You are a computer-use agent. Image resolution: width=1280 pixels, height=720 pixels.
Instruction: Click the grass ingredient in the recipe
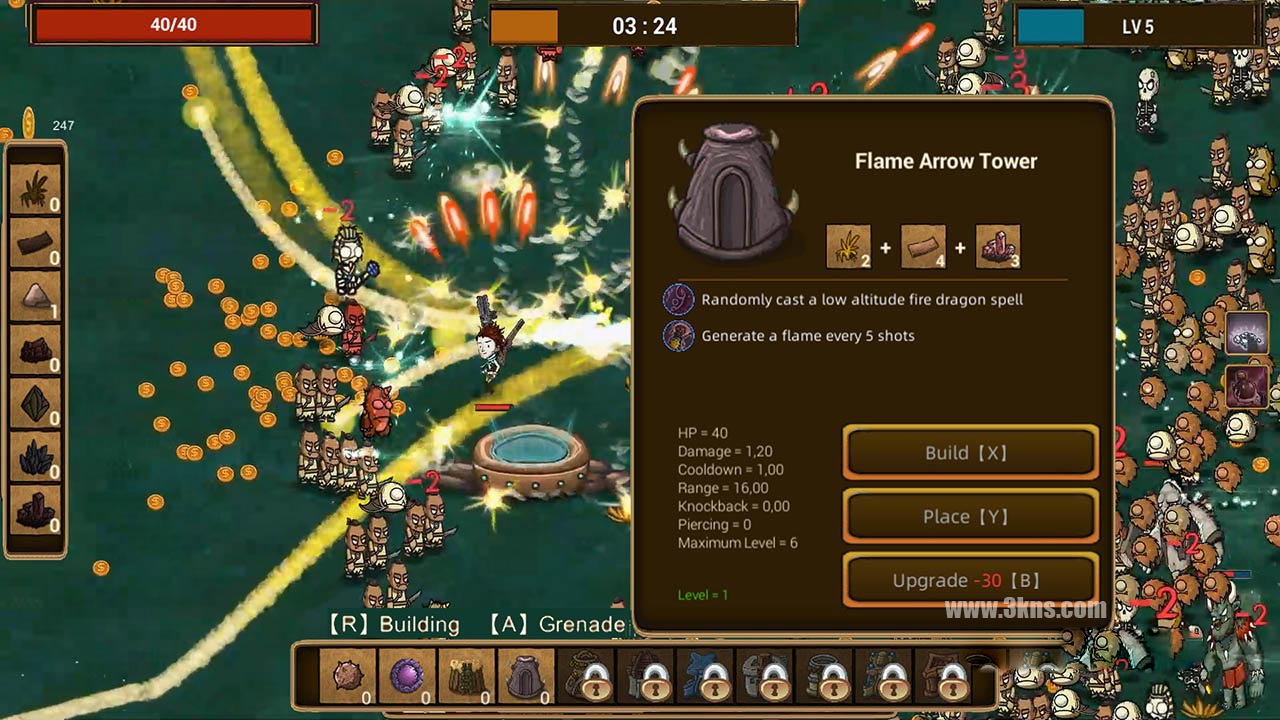tap(848, 247)
